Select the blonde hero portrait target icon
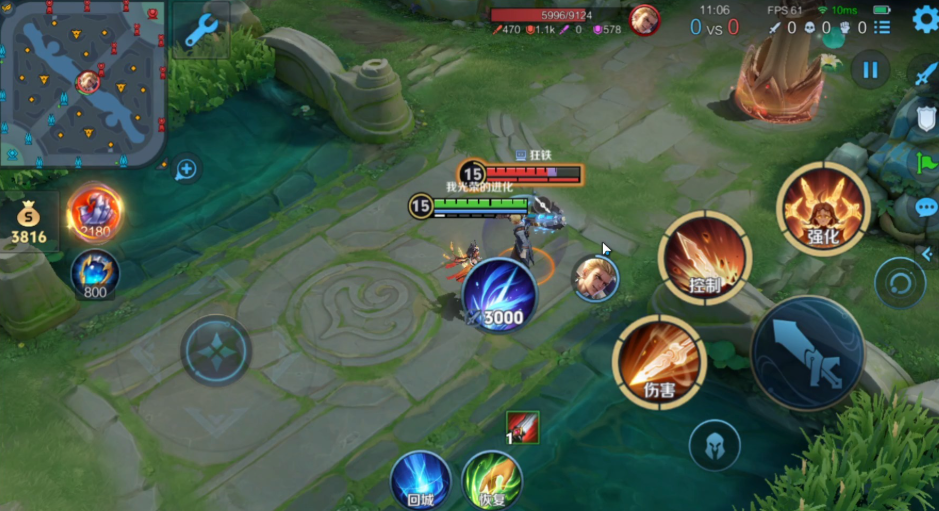 click(x=595, y=278)
